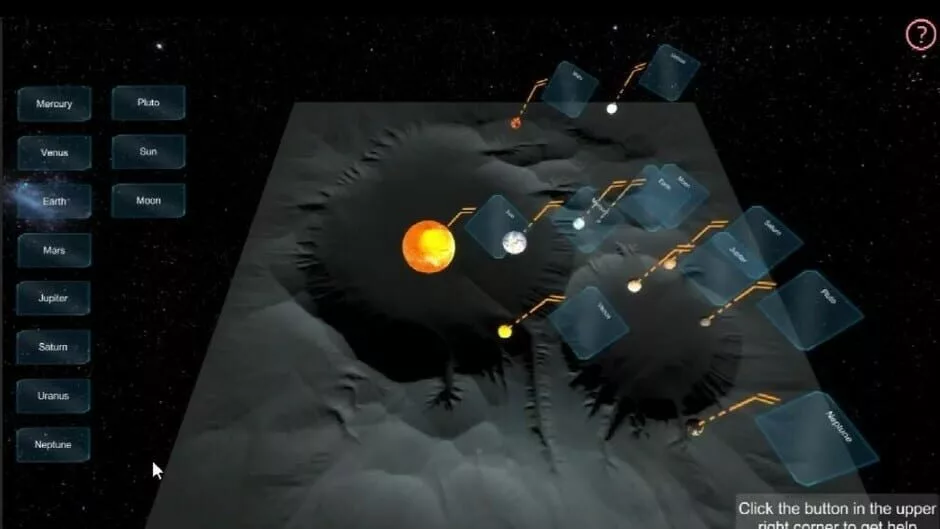This screenshot has height=529, width=940.
Task: Select the Saturn button
Action: [54, 347]
